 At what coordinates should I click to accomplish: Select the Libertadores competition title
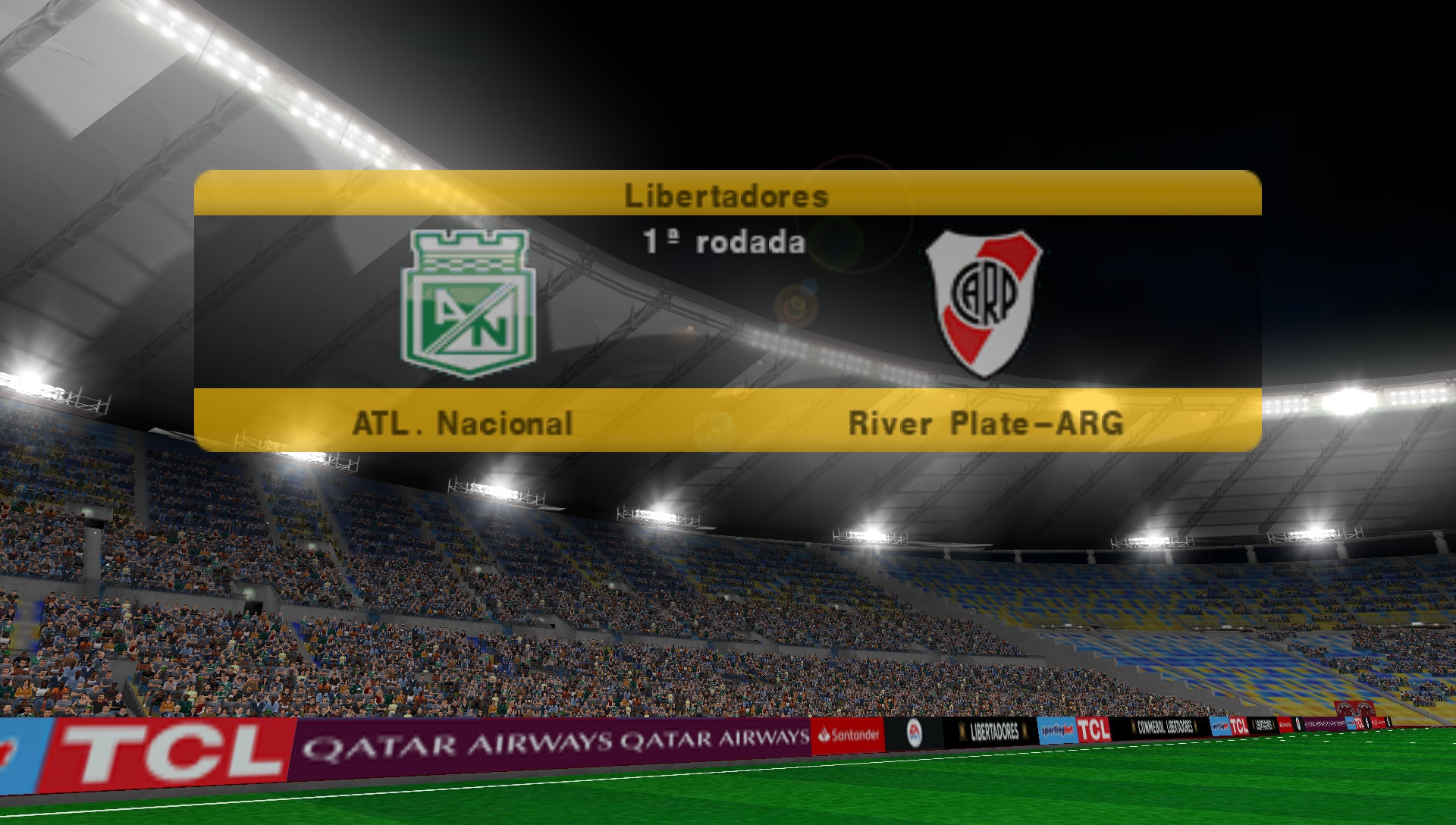click(726, 196)
